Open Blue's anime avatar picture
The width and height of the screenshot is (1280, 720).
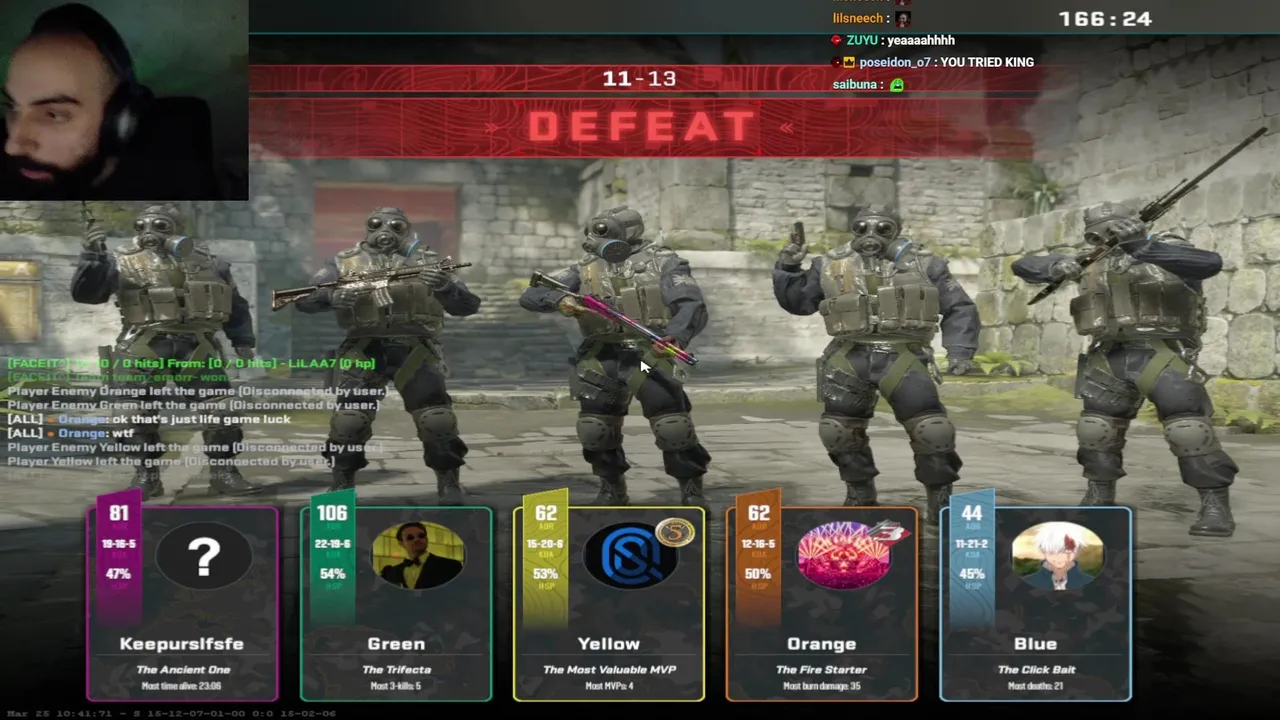pyautogui.click(x=1057, y=556)
